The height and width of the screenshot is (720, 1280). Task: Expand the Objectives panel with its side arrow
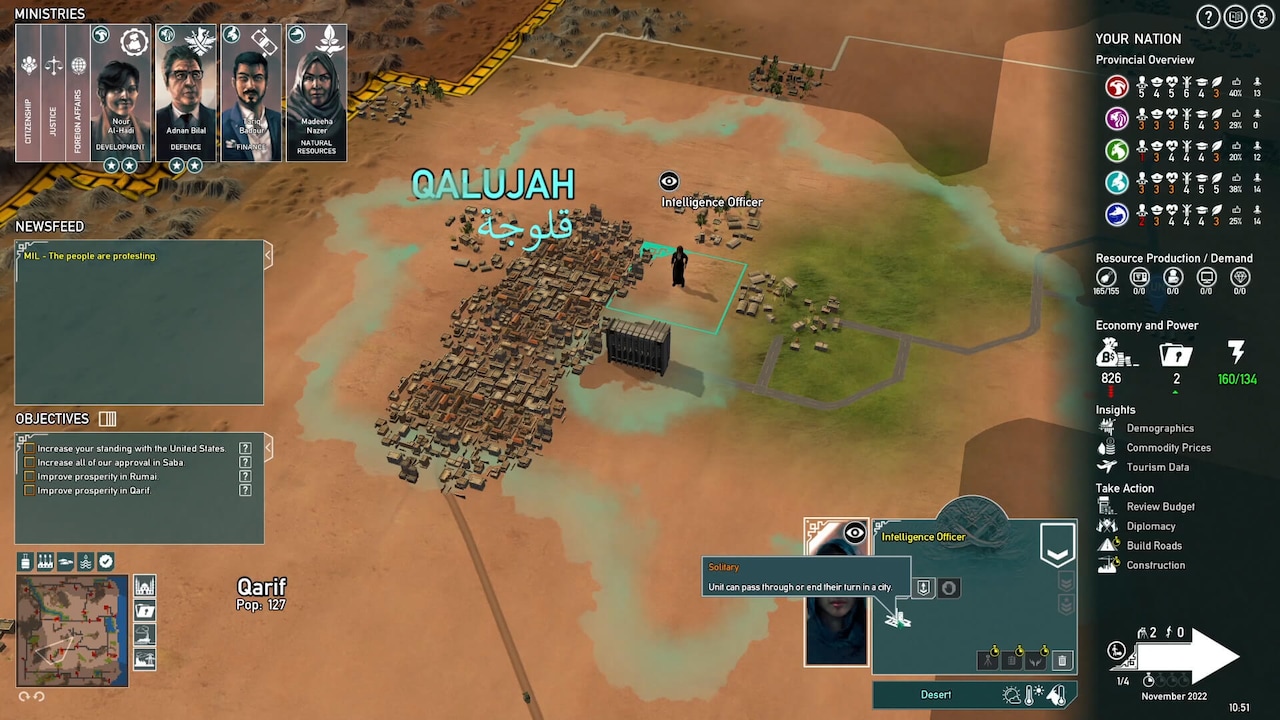(266, 448)
